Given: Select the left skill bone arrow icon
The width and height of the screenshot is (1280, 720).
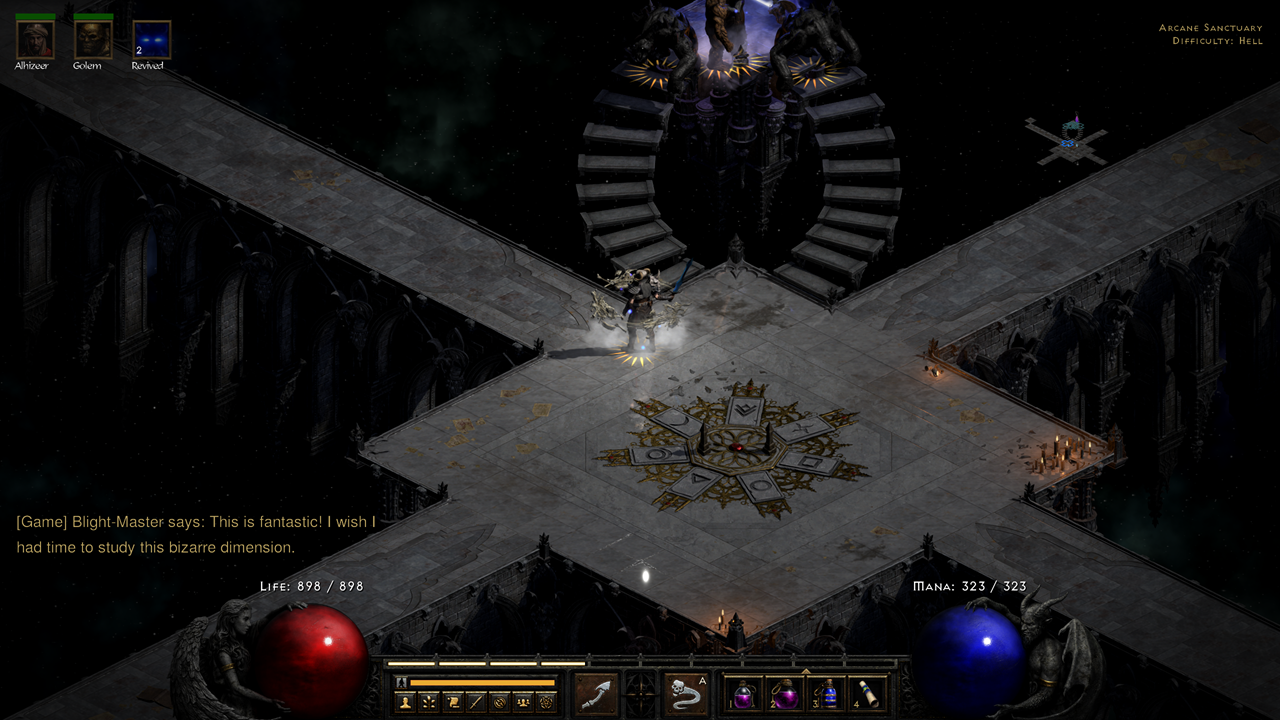Looking at the screenshot, I should coord(596,693).
